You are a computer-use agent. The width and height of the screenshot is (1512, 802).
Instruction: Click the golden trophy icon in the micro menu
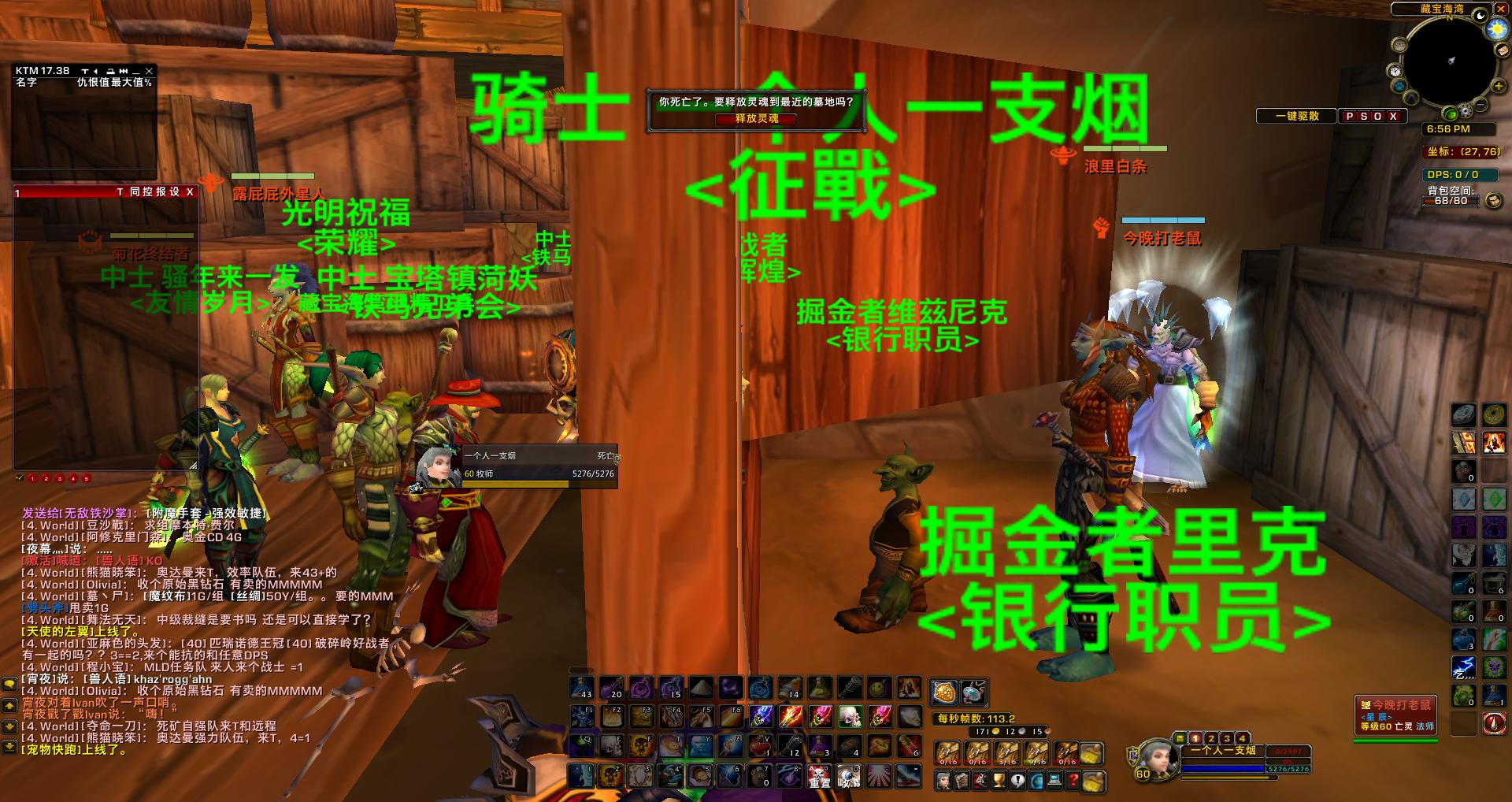point(998,781)
